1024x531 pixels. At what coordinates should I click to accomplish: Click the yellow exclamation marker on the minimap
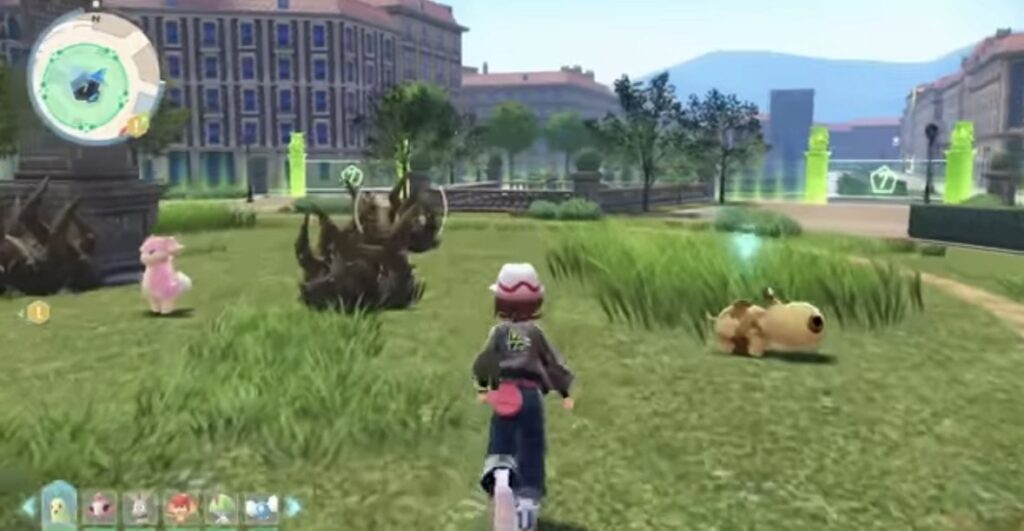[x=137, y=126]
